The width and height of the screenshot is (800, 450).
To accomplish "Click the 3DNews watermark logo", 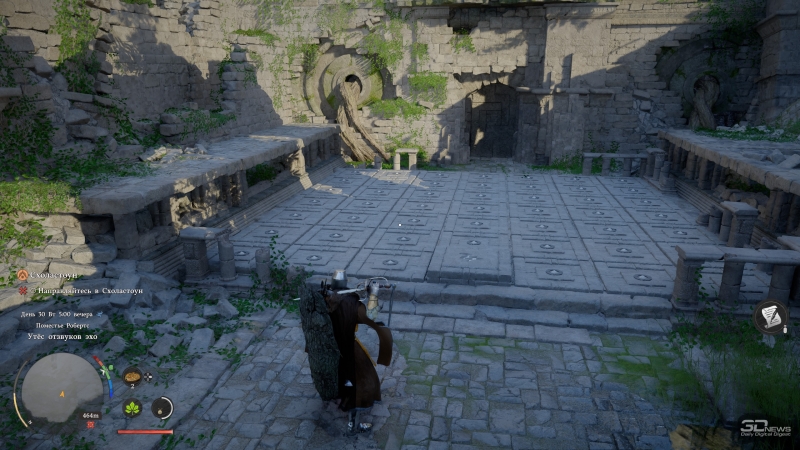I will pyautogui.click(x=765, y=428).
